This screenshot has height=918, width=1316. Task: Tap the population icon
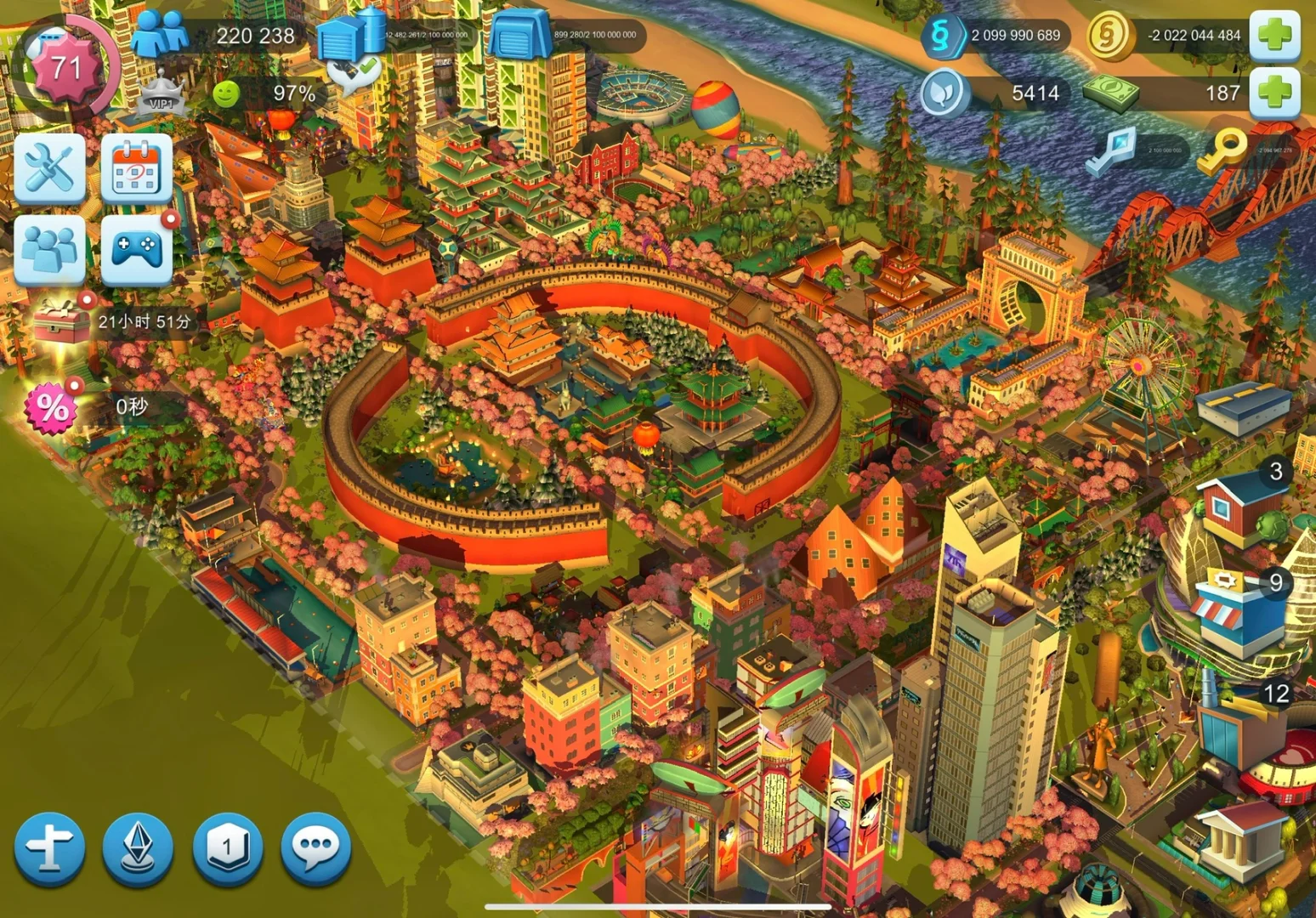tap(160, 35)
